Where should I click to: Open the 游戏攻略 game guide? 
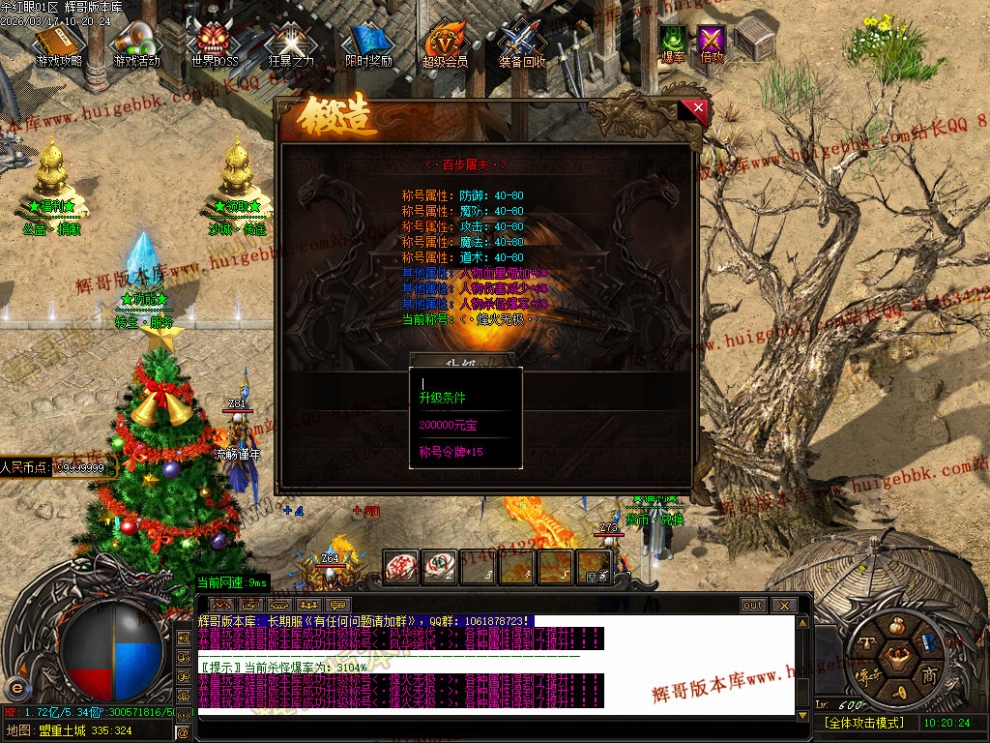pyautogui.click(x=60, y=45)
